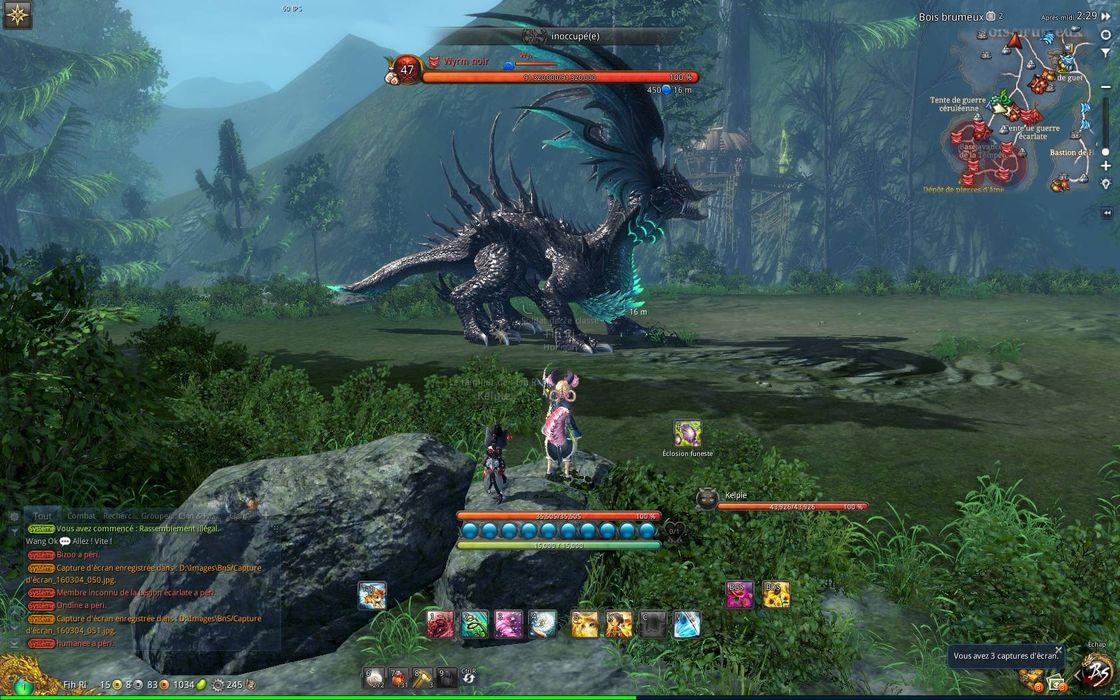Select the Groupe chat tab
This screenshot has height=700, width=1120.
pyautogui.click(x=155, y=515)
